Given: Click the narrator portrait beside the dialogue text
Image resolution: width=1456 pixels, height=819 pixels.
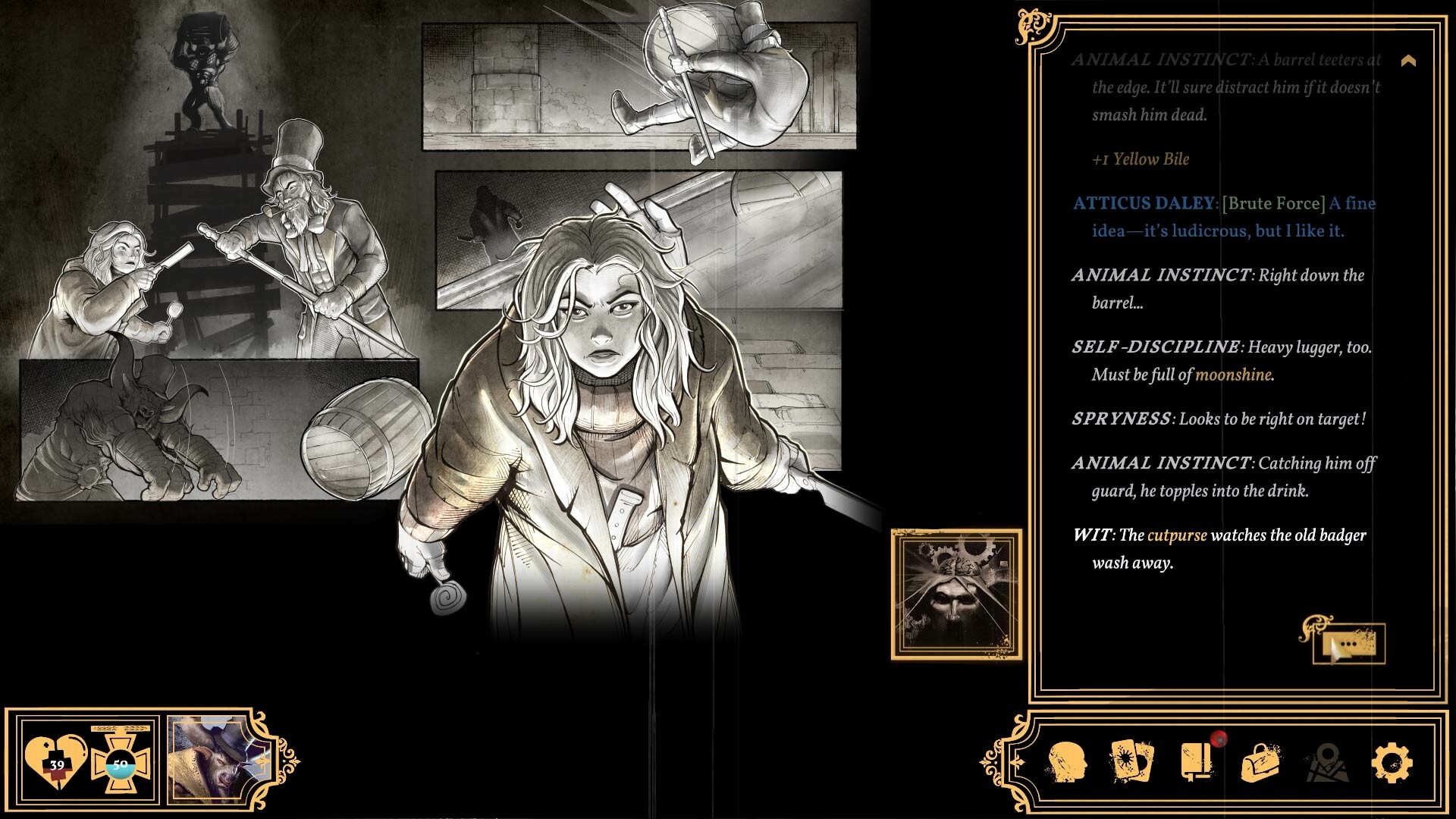Looking at the screenshot, I should coord(955,596).
